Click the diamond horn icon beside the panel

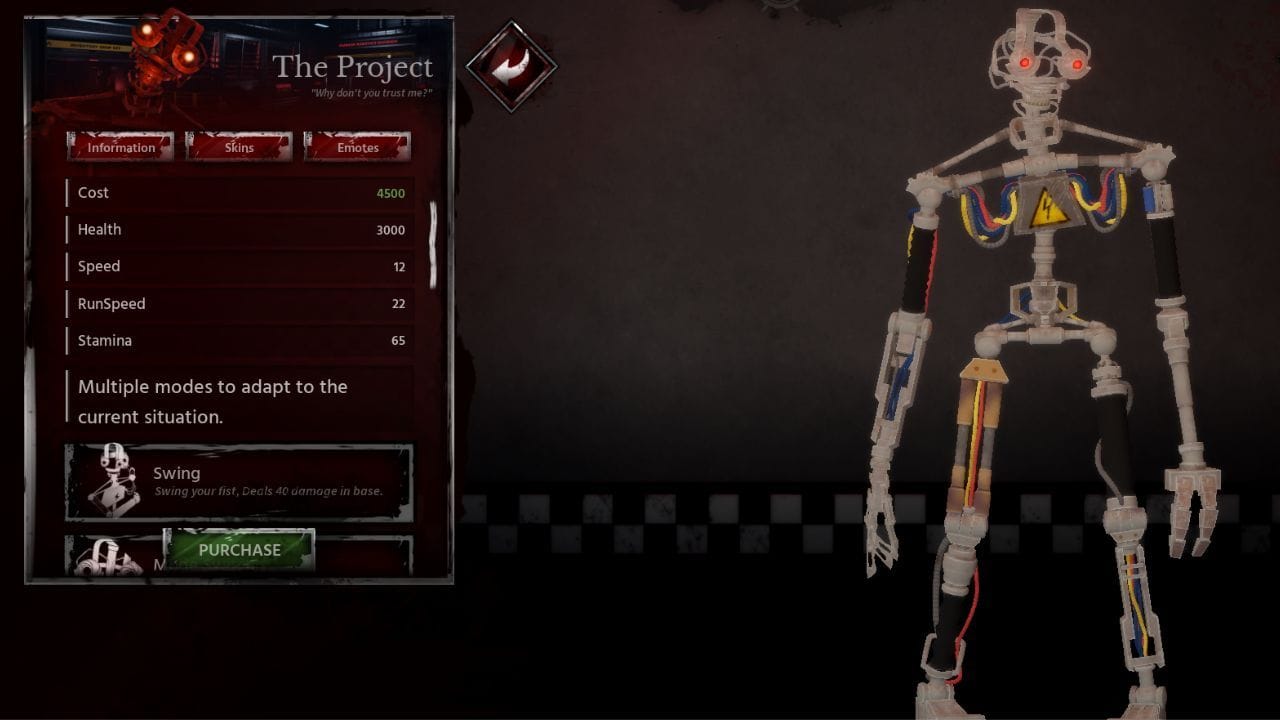[511, 65]
